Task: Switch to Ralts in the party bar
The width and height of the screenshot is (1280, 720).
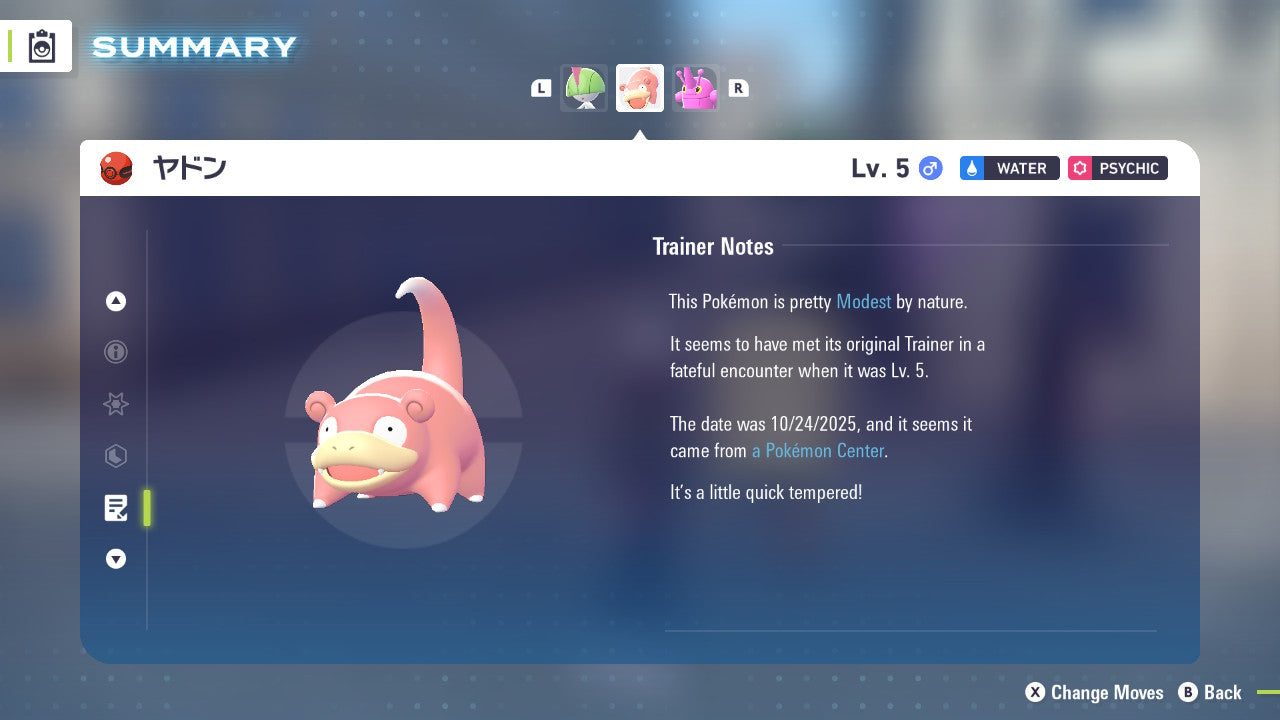Action: (584, 87)
